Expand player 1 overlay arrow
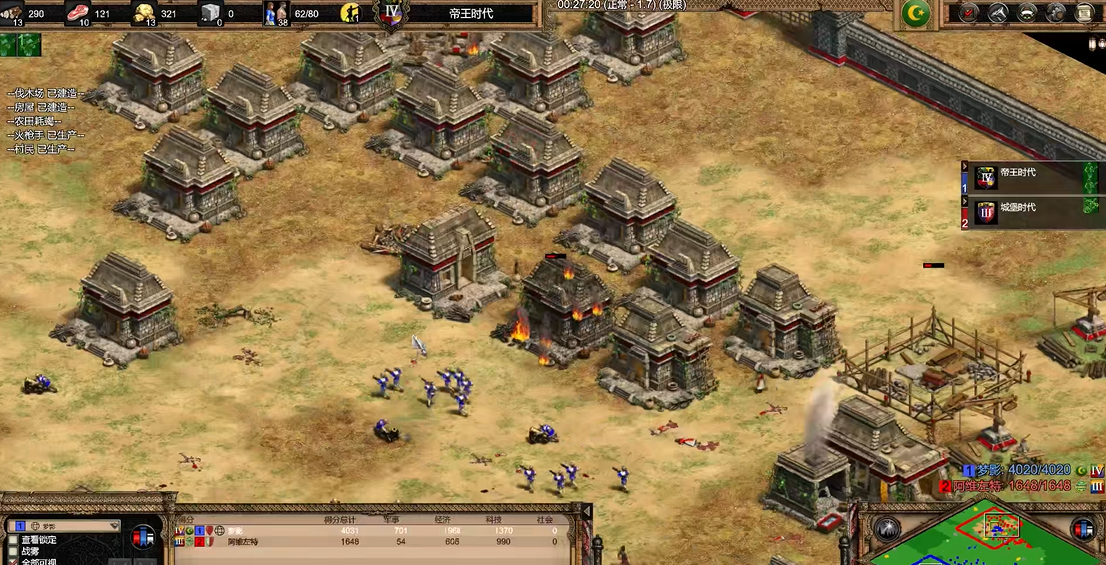The width and height of the screenshot is (1106, 565). coord(964,167)
